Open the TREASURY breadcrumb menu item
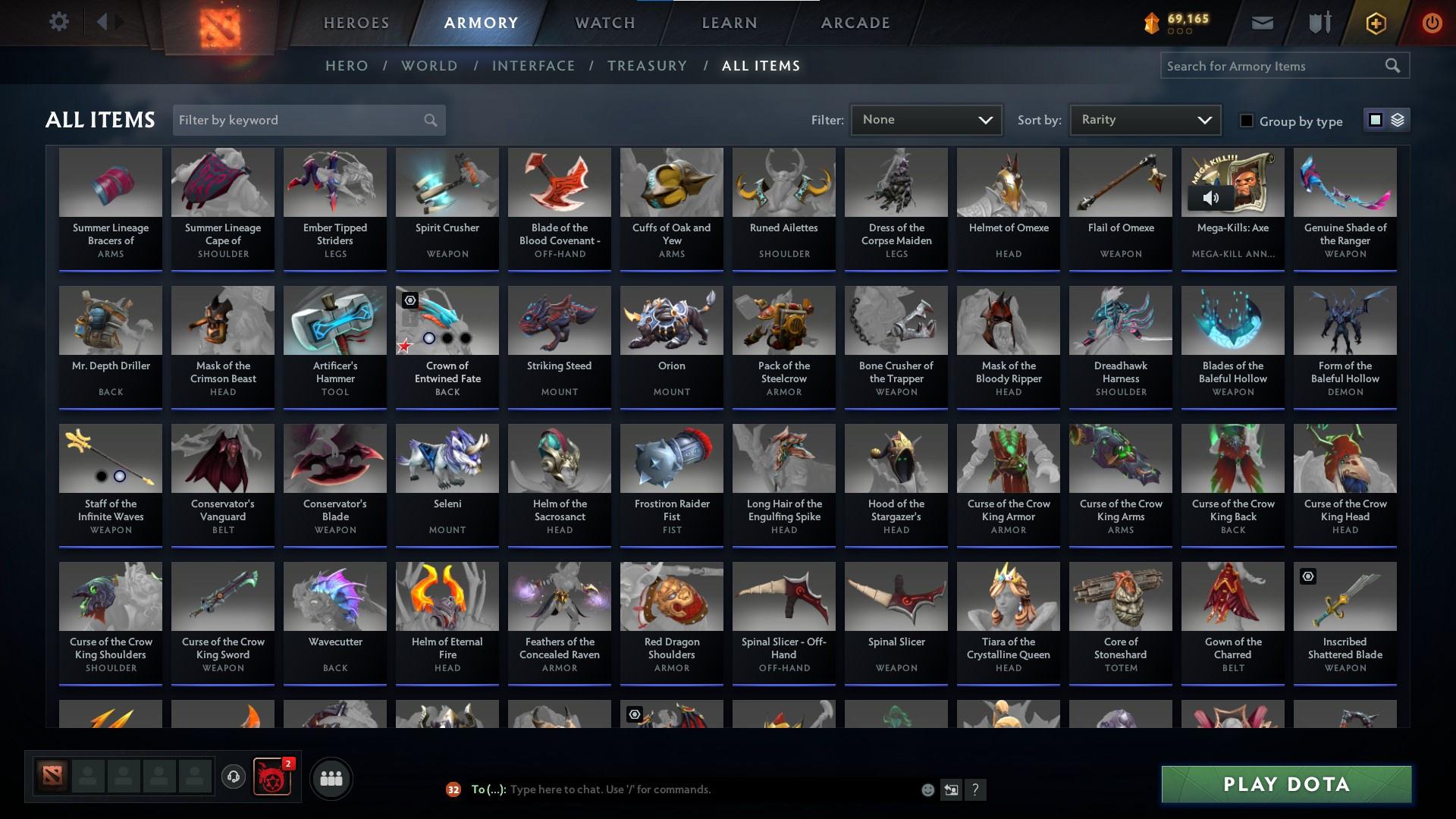1456x819 pixels. pos(647,66)
